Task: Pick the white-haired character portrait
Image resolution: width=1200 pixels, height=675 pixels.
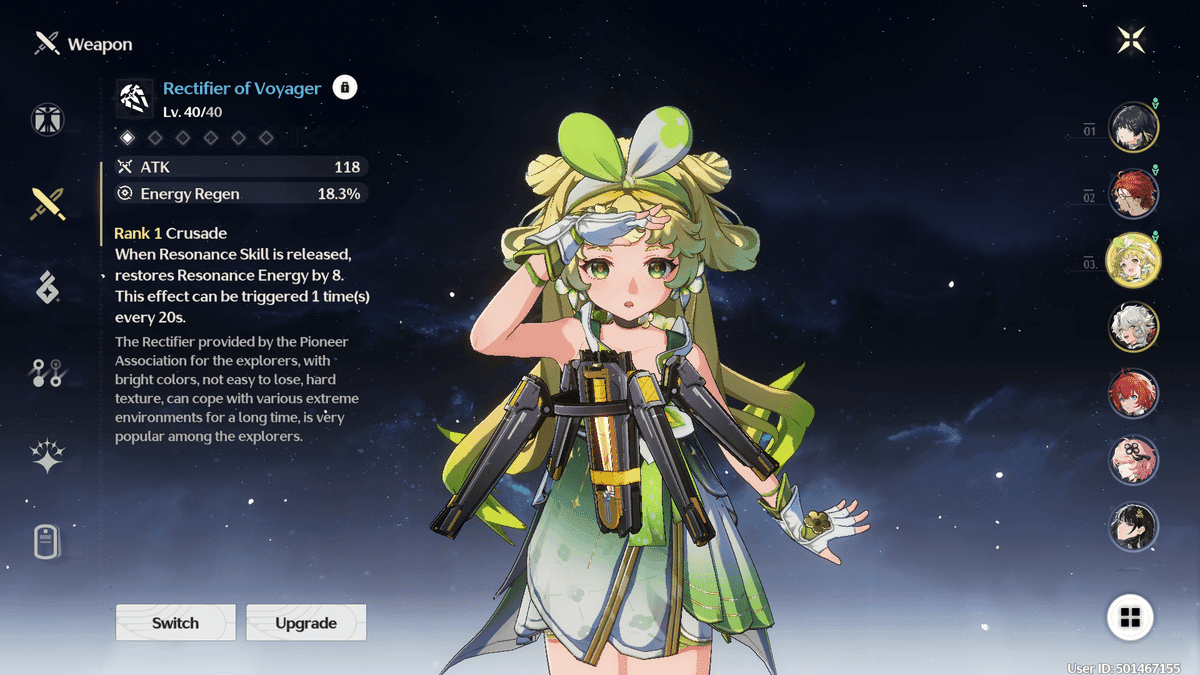Action: 1134,327
